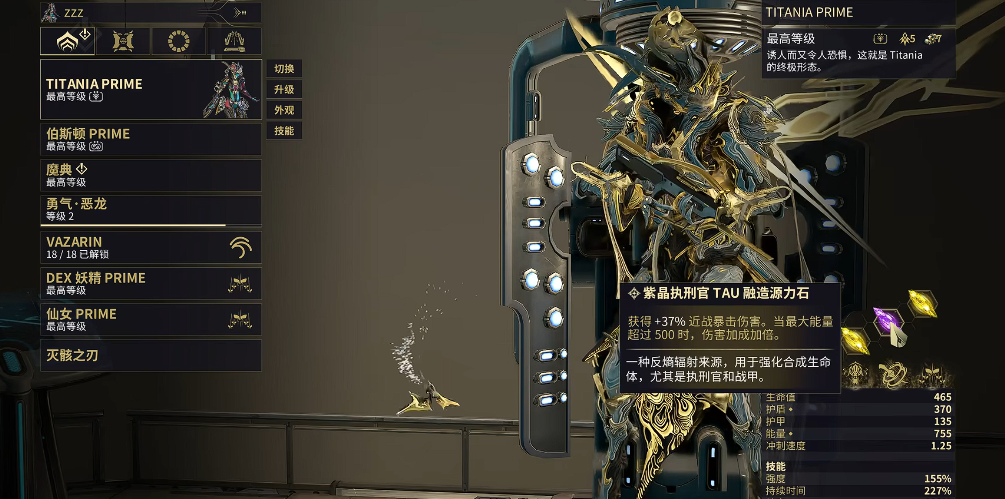Choose the 魔典 secondary weapon slot
The width and height of the screenshot is (1005, 499).
pyautogui.click(x=150, y=175)
